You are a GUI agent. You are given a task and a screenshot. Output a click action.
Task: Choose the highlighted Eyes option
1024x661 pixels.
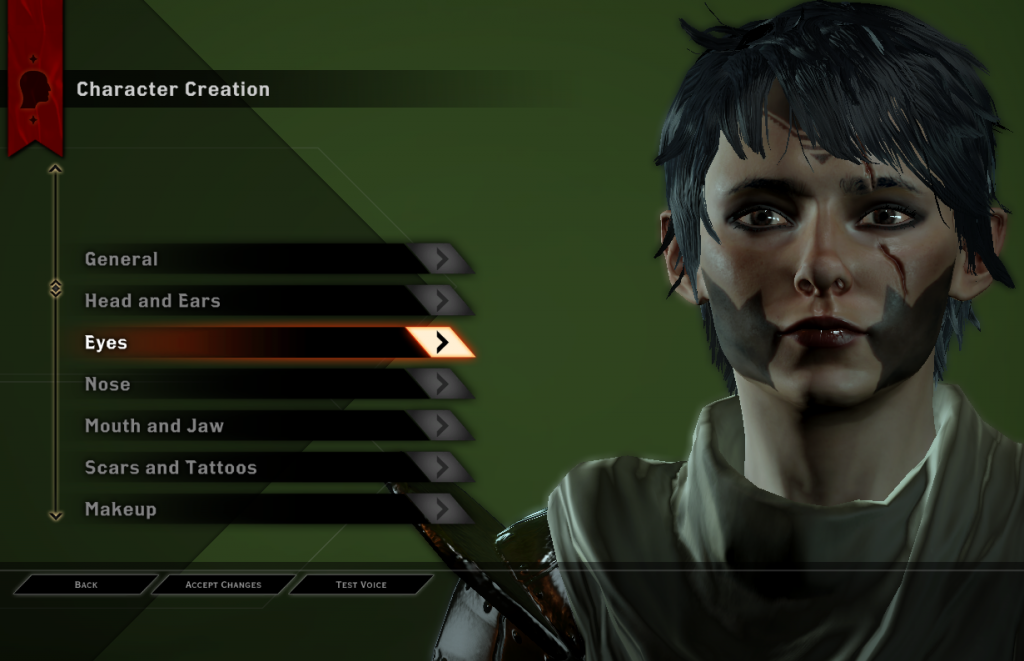pyautogui.click(x=270, y=343)
